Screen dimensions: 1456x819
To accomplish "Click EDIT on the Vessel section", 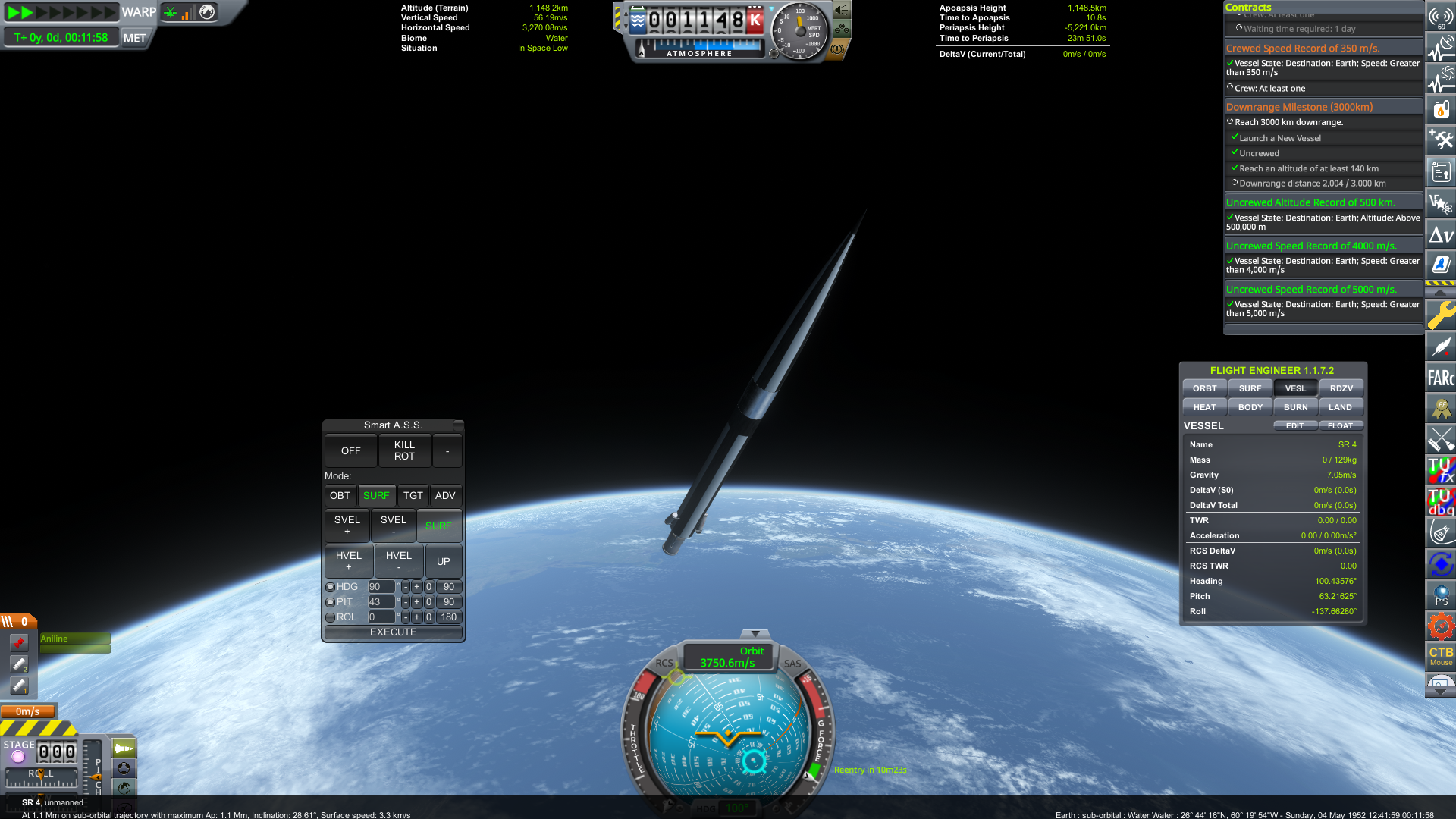I will click(x=1294, y=426).
